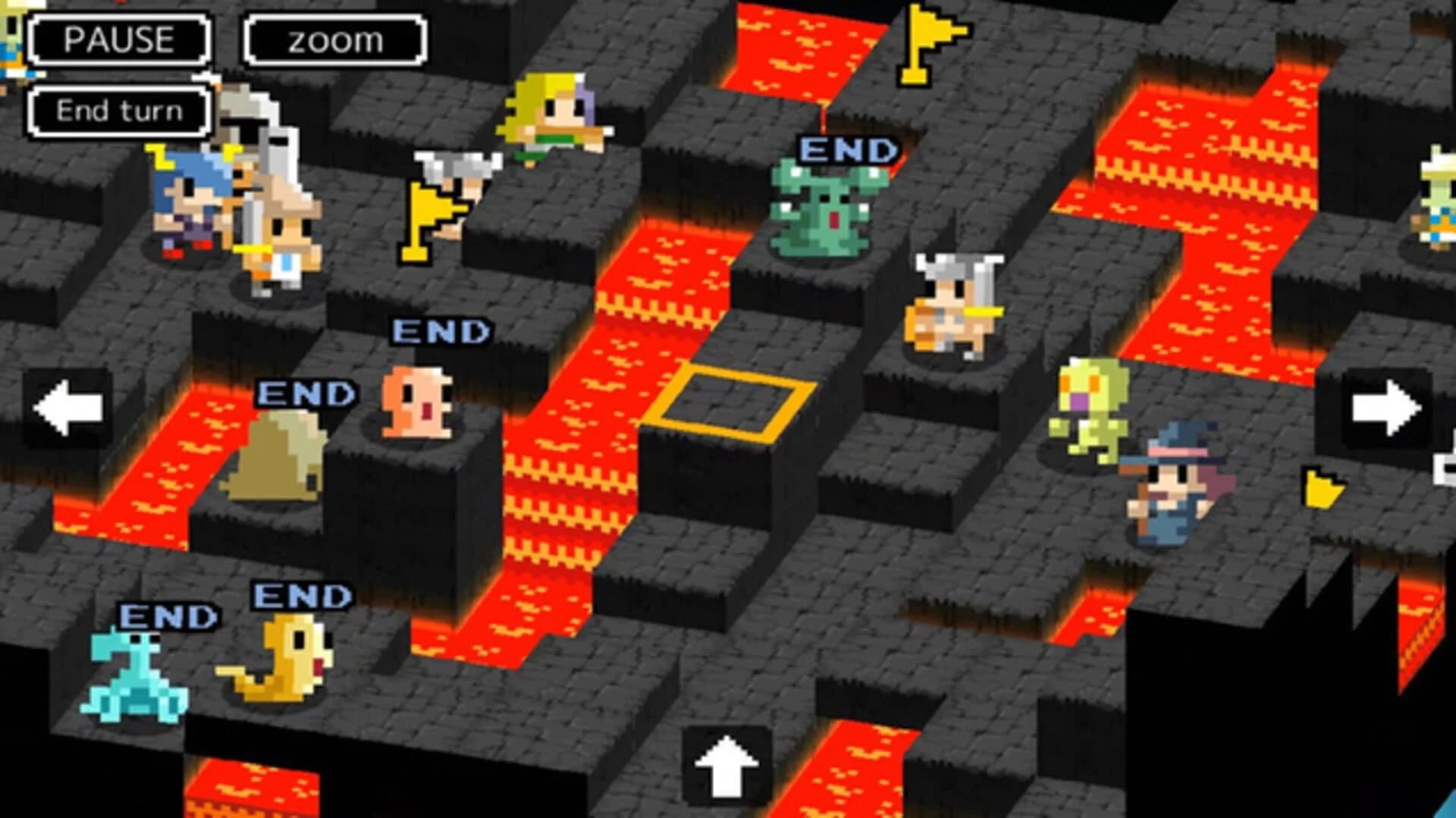Toggle the END marker above the pink blob
Viewport: 1456px width, 818px height.
click(440, 330)
